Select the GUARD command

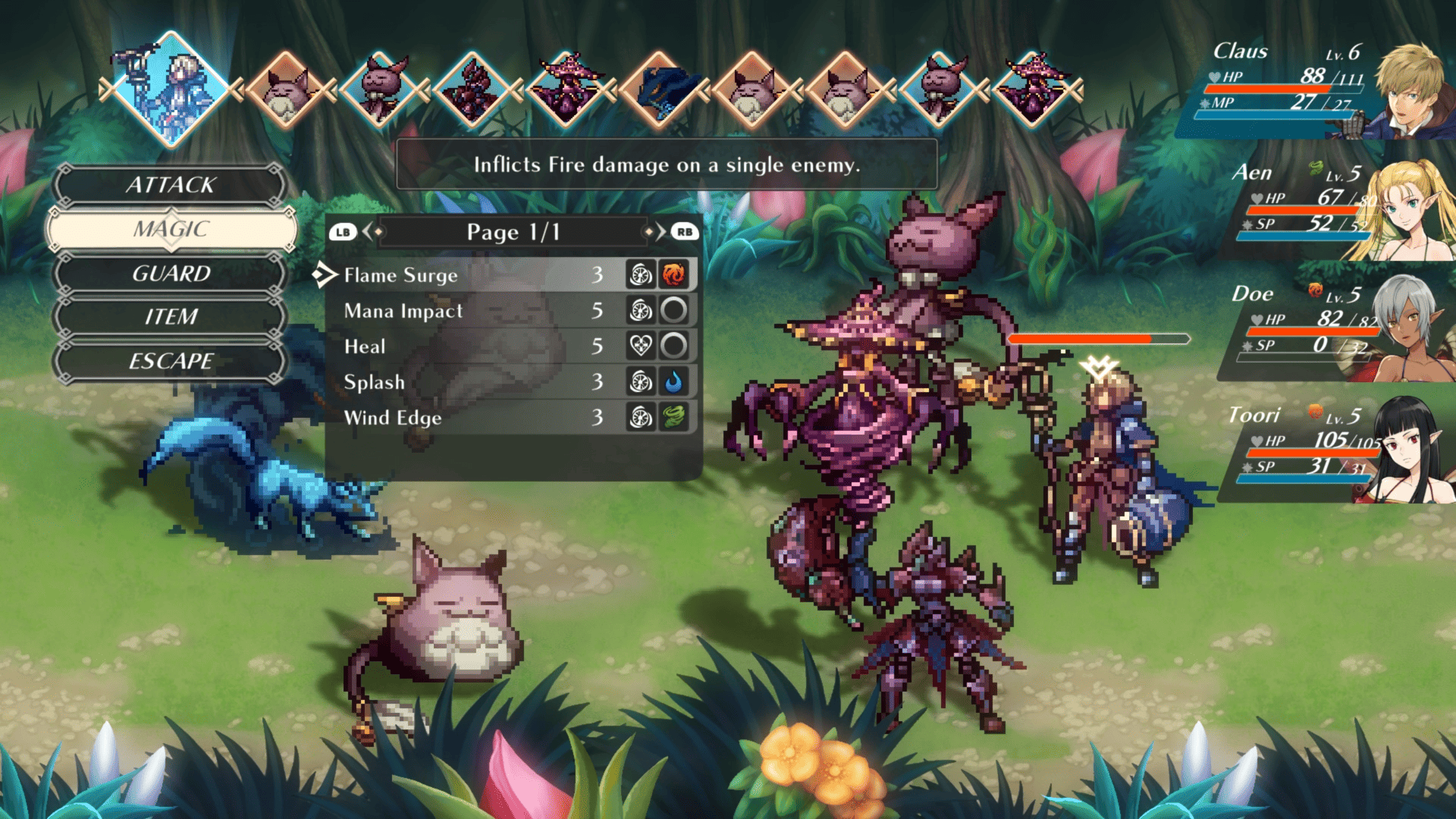pyautogui.click(x=171, y=273)
